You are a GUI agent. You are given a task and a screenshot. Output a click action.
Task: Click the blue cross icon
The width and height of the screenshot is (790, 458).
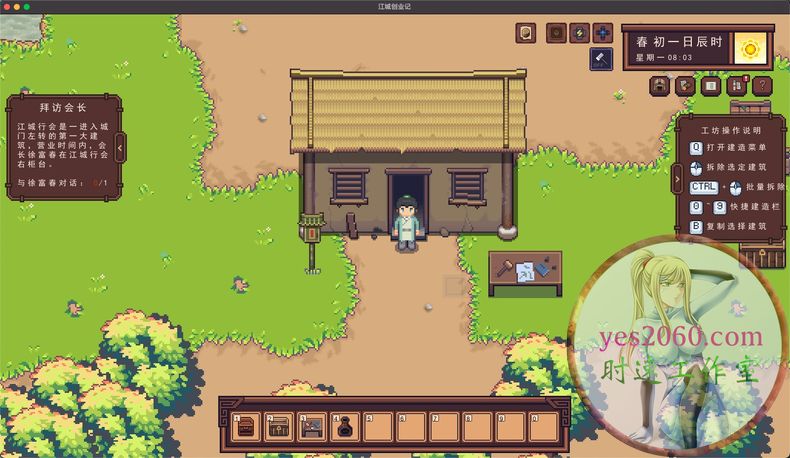[x=602, y=34]
